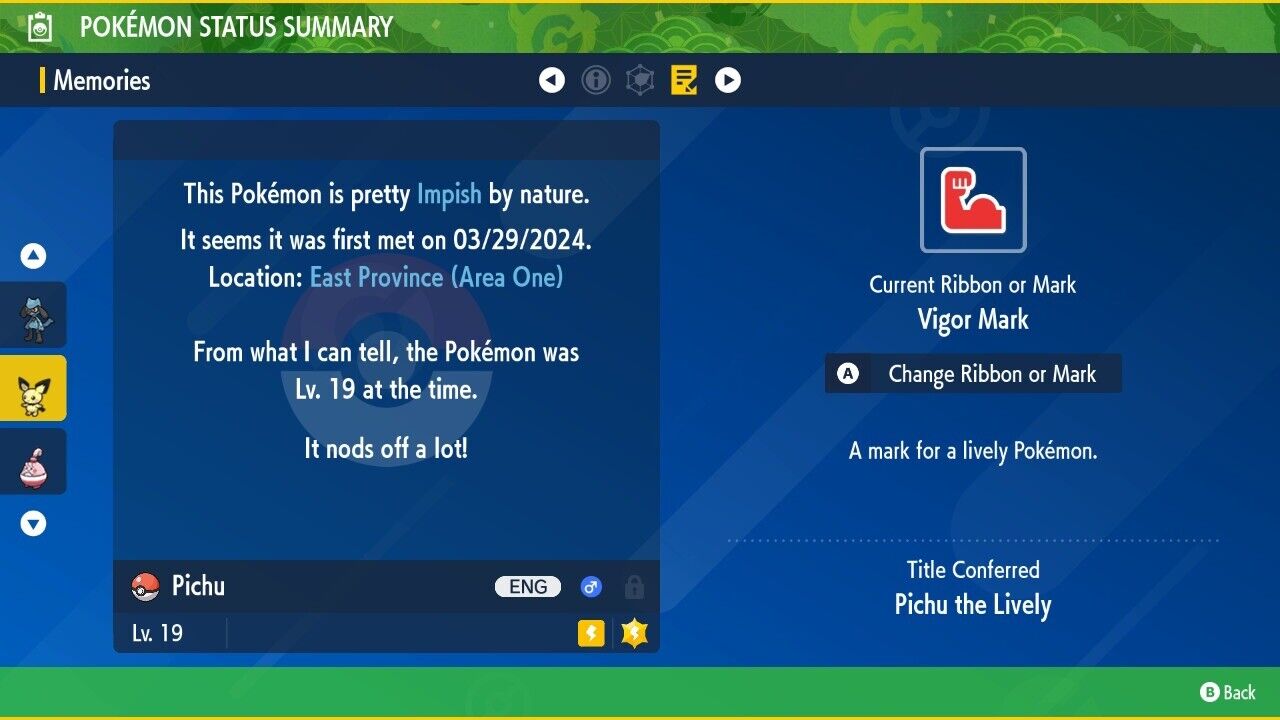
Task: Go to next summary page arrow
Action: pos(728,80)
